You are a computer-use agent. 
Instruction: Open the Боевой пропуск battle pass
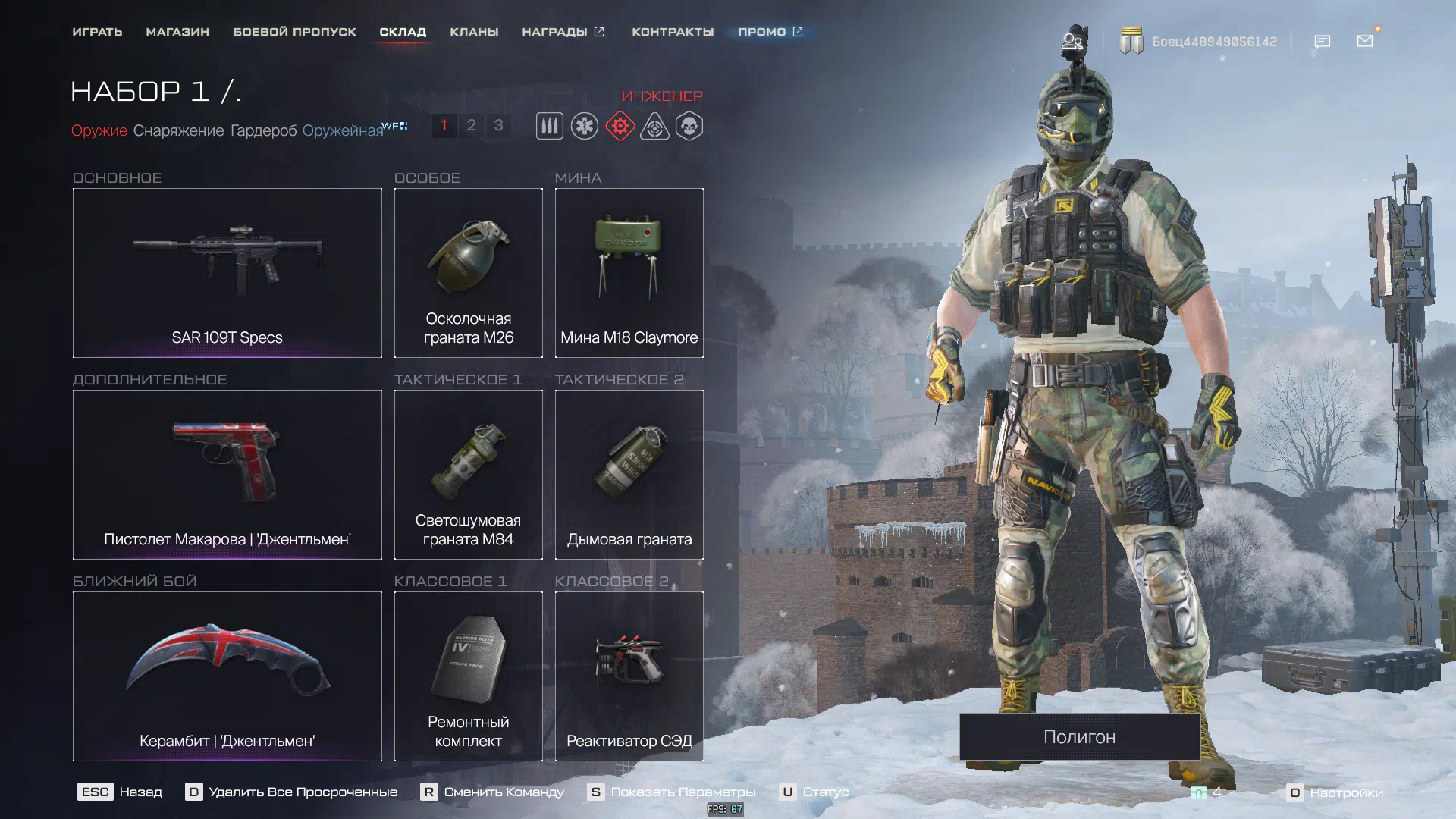point(294,32)
